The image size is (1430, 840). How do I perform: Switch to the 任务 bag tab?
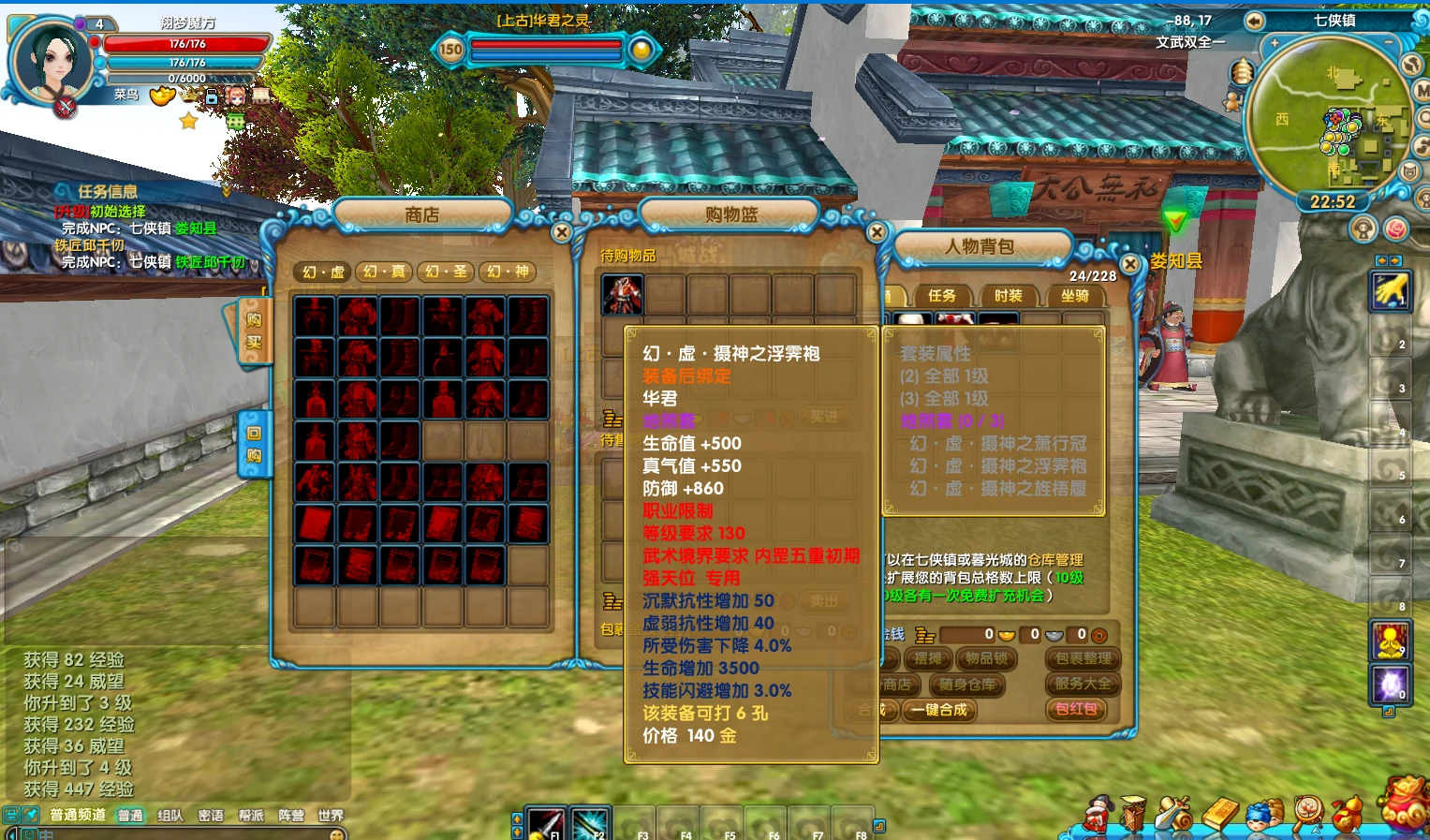941,296
